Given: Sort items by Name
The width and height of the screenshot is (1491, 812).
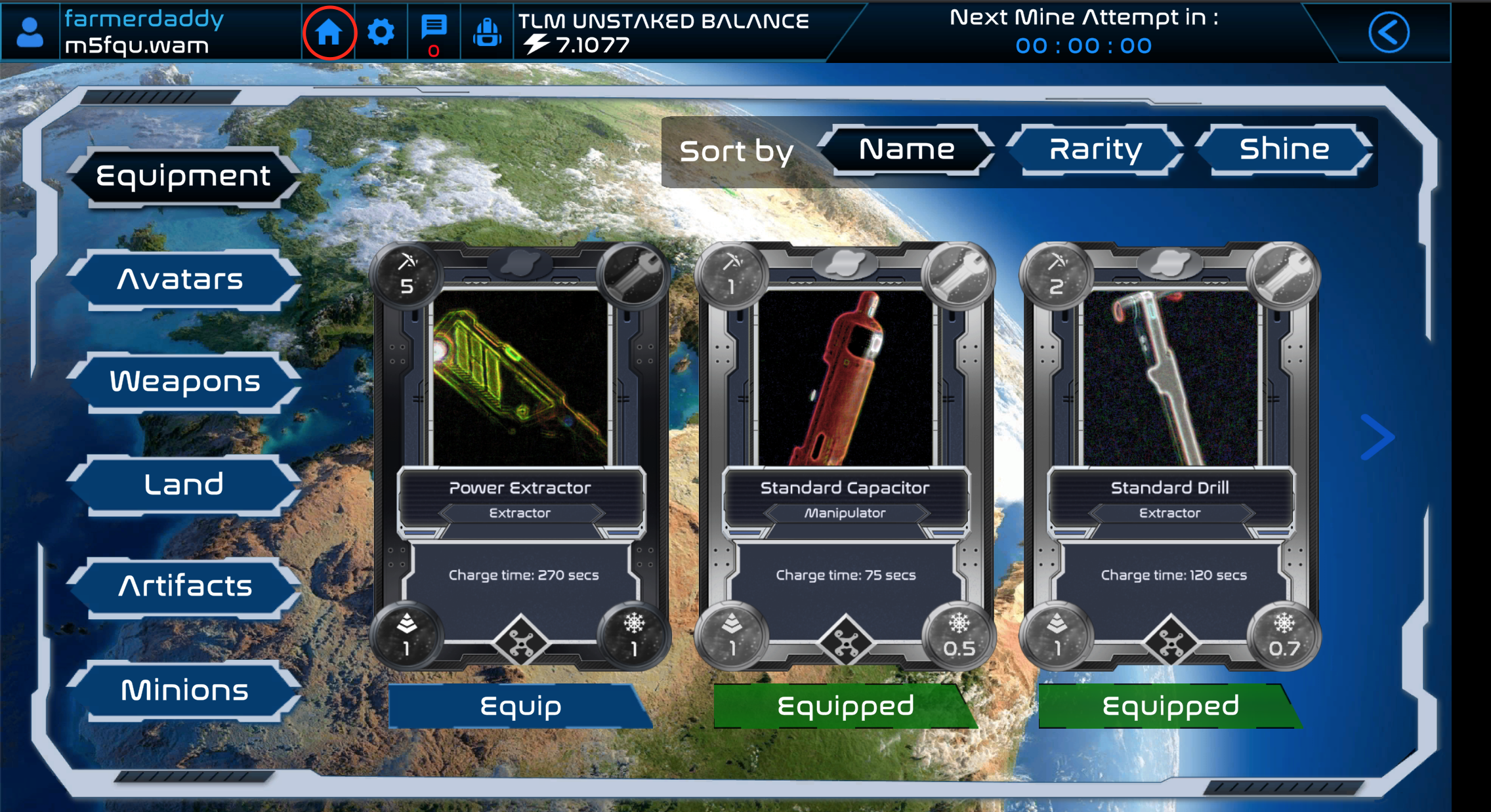Looking at the screenshot, I should (x=906, y=150).
